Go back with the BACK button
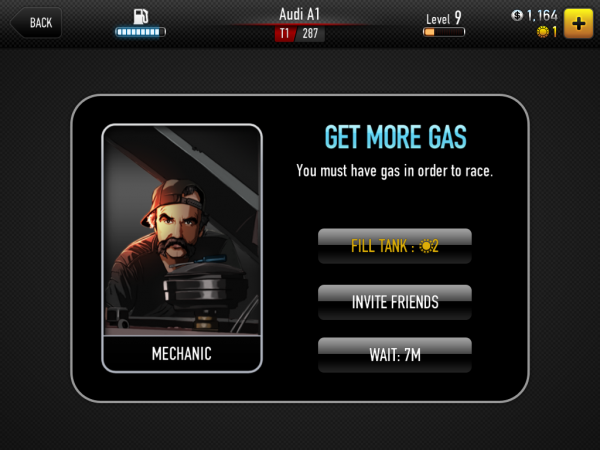The image size is (600, 450). (36, 22)
